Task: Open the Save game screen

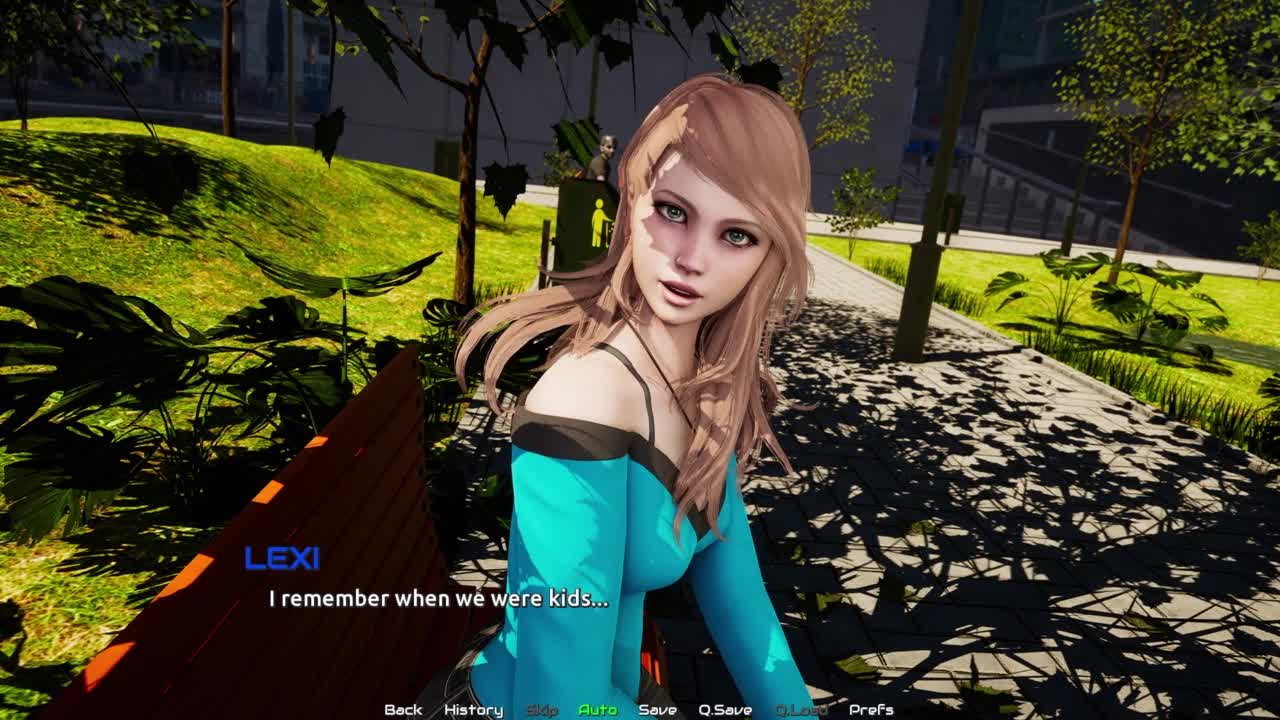Action: [657, 710]
